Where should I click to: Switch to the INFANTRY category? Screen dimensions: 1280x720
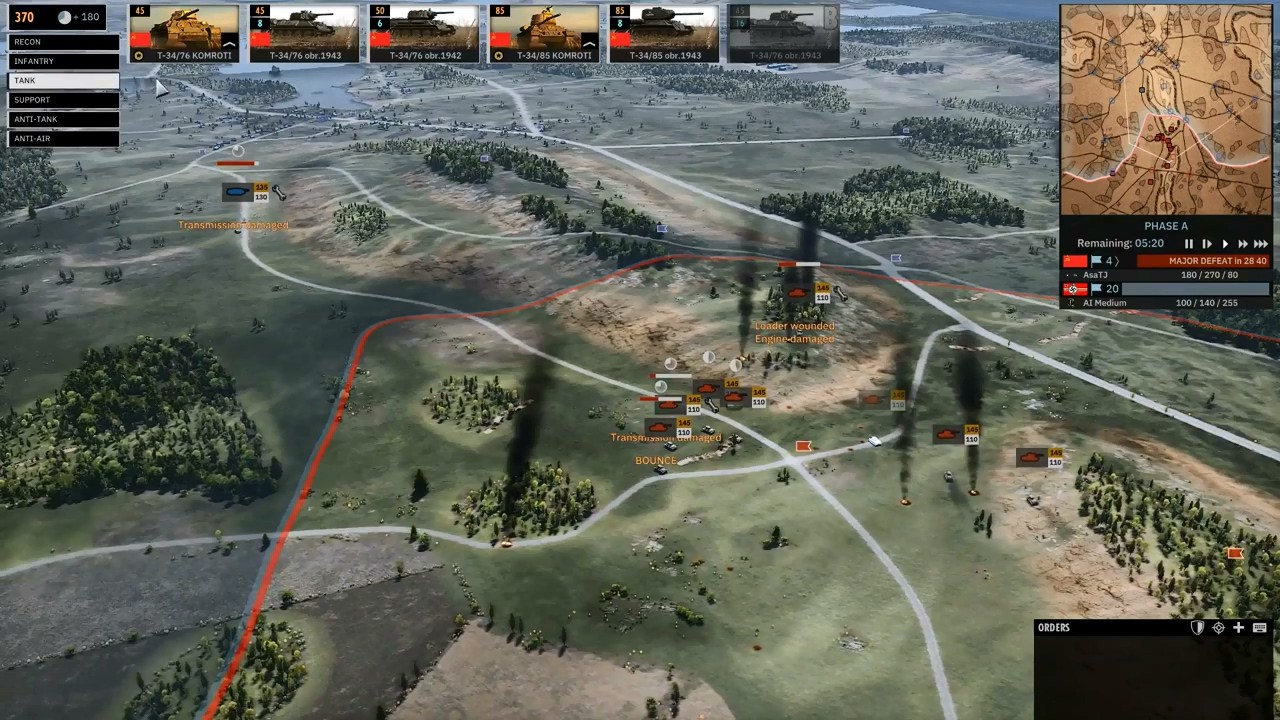(63, 61)
